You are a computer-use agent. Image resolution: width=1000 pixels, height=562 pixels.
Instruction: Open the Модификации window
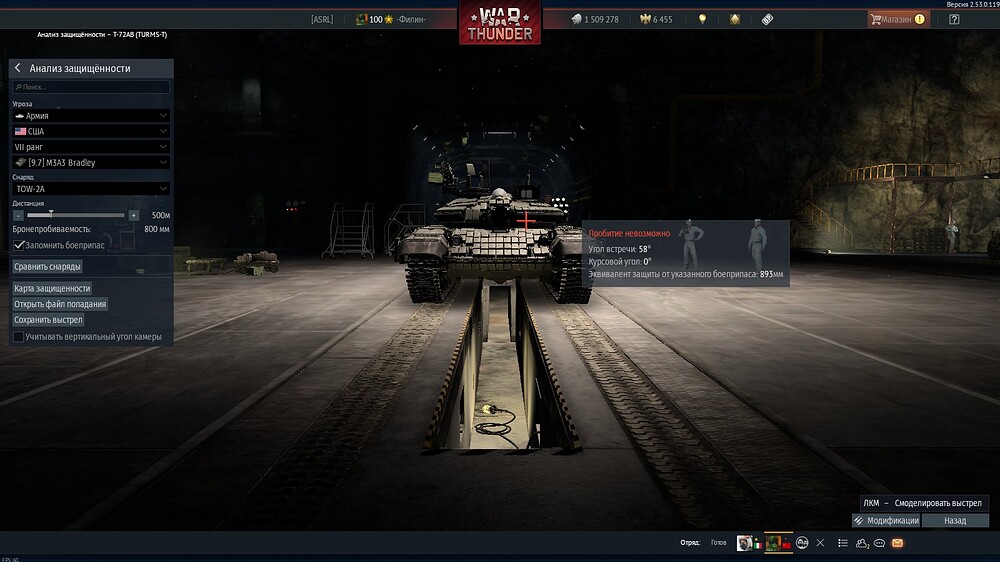886,521
